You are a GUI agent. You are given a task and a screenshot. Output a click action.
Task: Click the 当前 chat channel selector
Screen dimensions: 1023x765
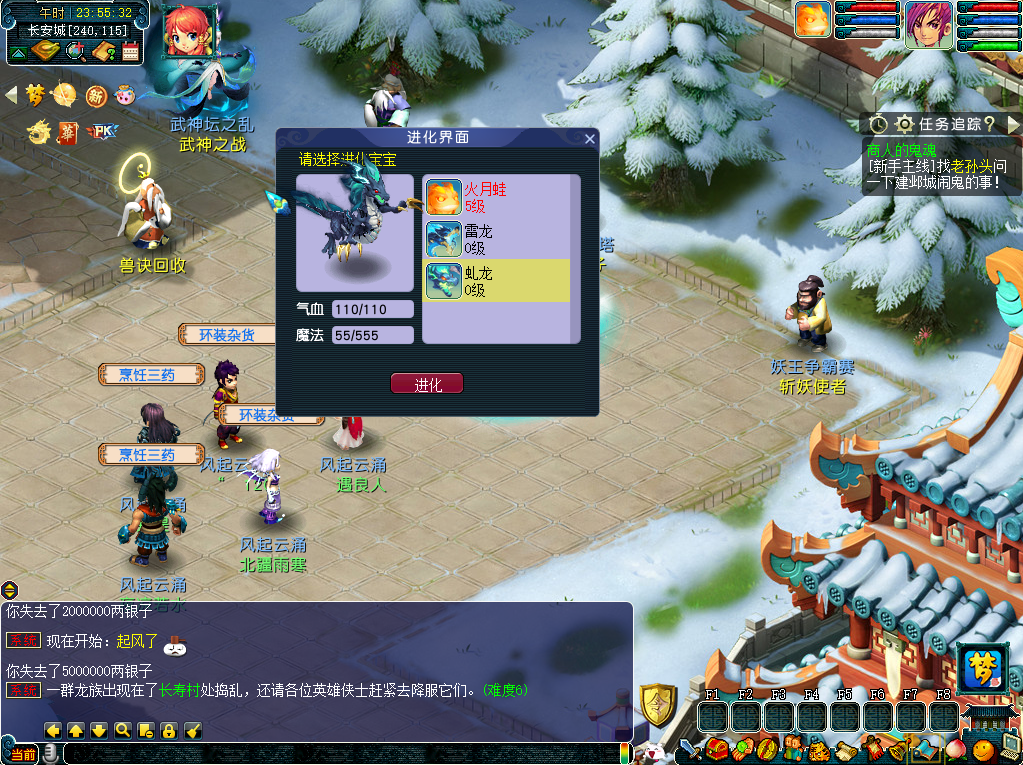[x=22, y=755]
